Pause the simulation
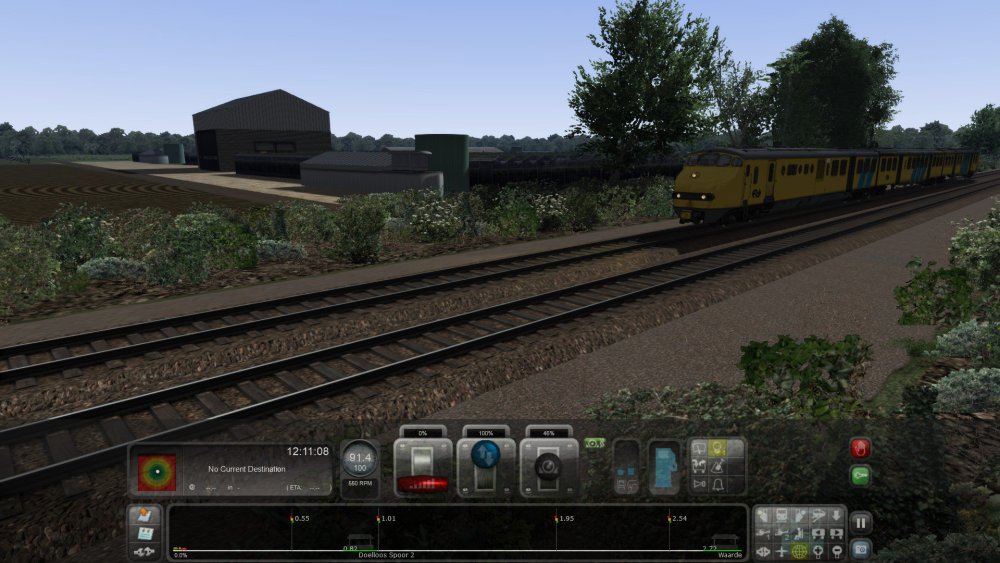The image size is (1000, 563). tap(860, 522)
